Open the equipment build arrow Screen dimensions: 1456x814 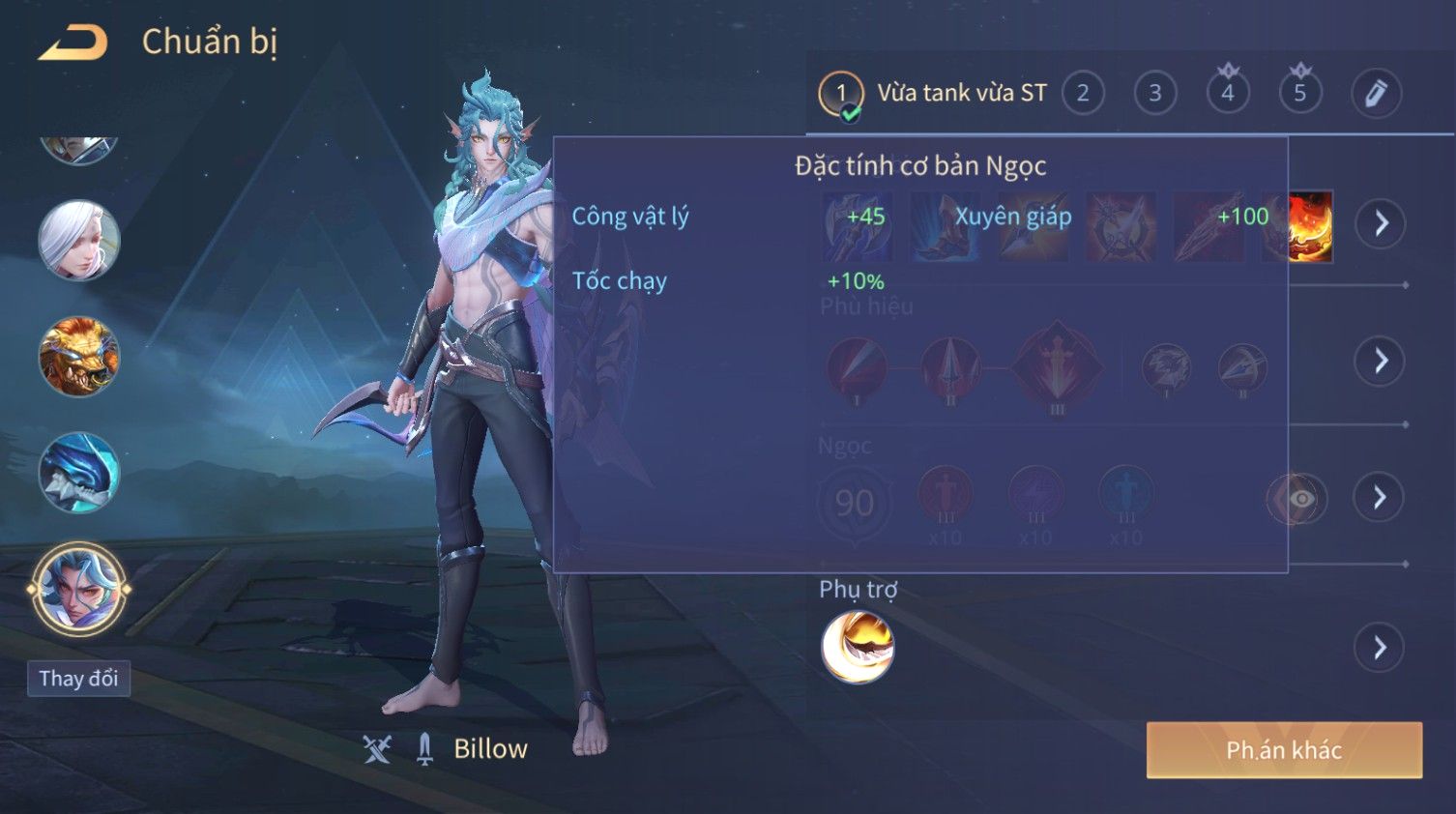pos(1380,223)
